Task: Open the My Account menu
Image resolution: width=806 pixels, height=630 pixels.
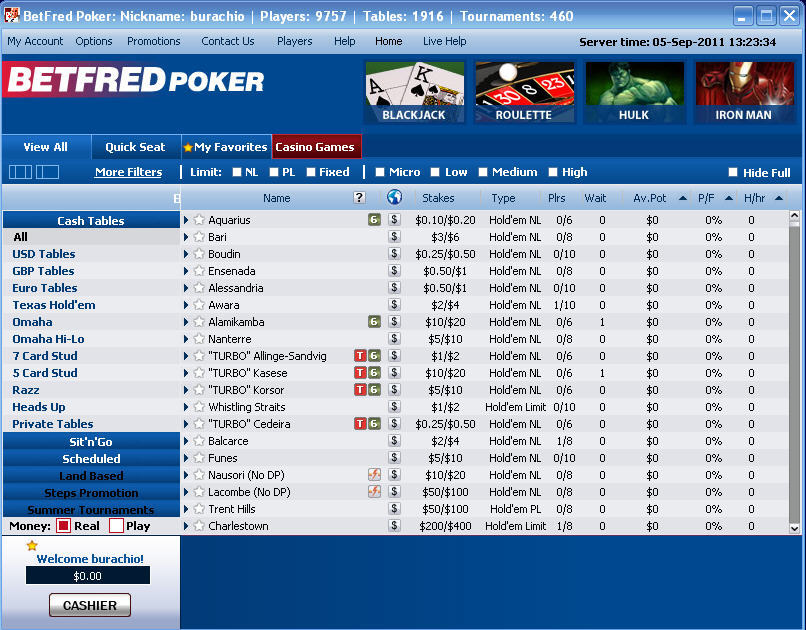Action: (x=35, y=41)
